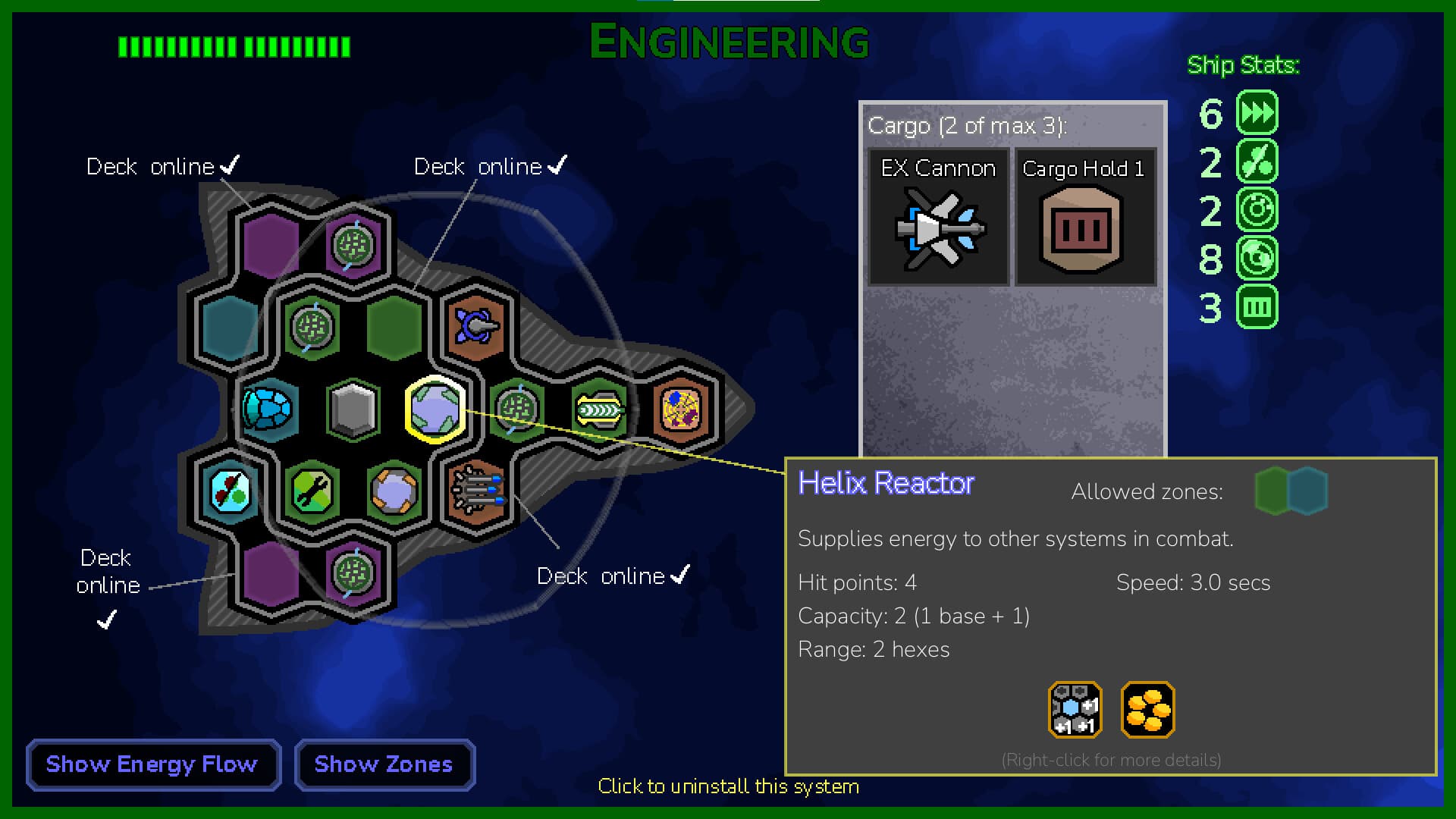The image size is (1456, 819).
Task: Click the speed stat icon showing 6
Action: [1255, 112]
